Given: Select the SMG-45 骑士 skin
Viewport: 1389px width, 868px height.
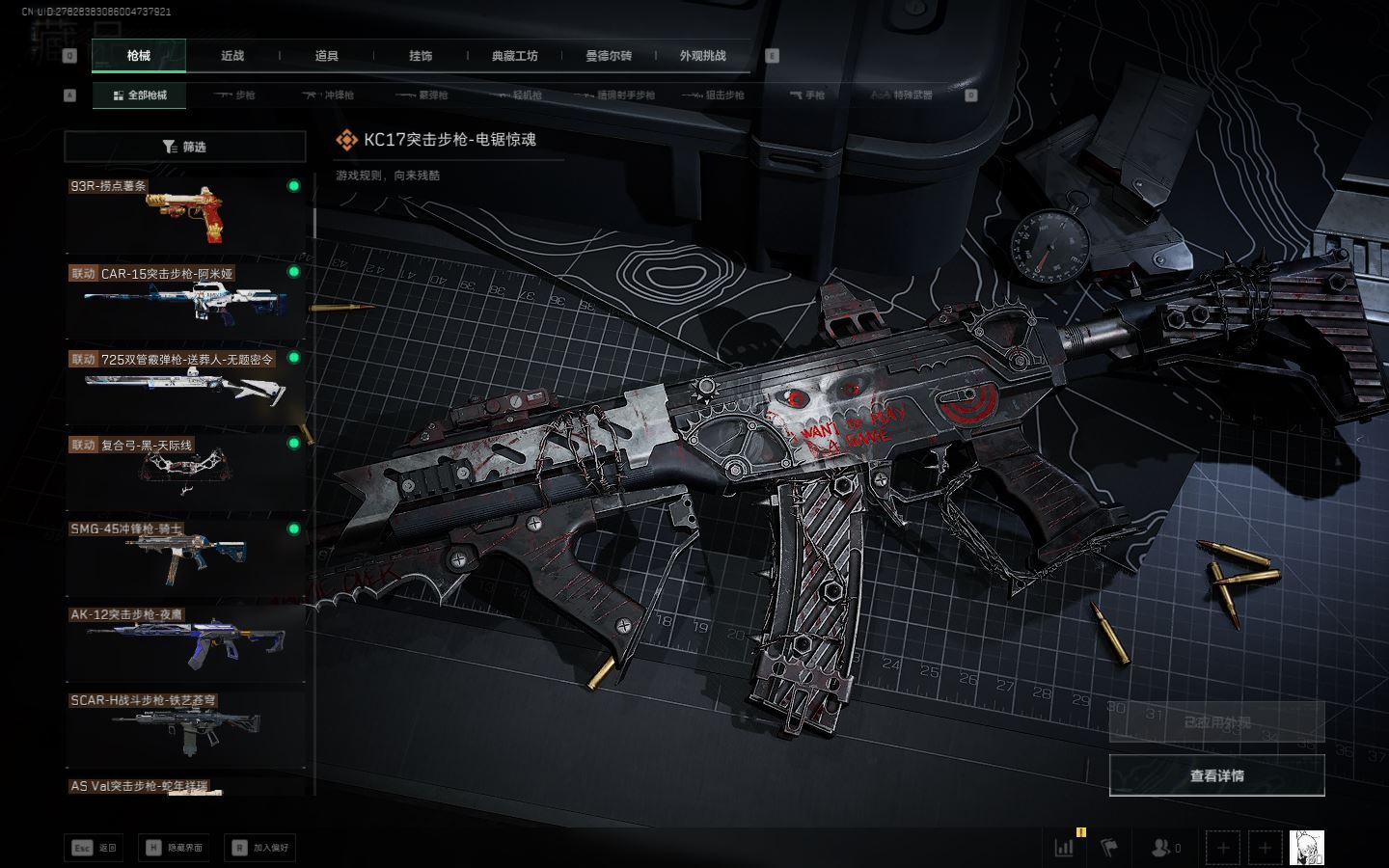Looking at the screenshot, I should tap(185, 556).
